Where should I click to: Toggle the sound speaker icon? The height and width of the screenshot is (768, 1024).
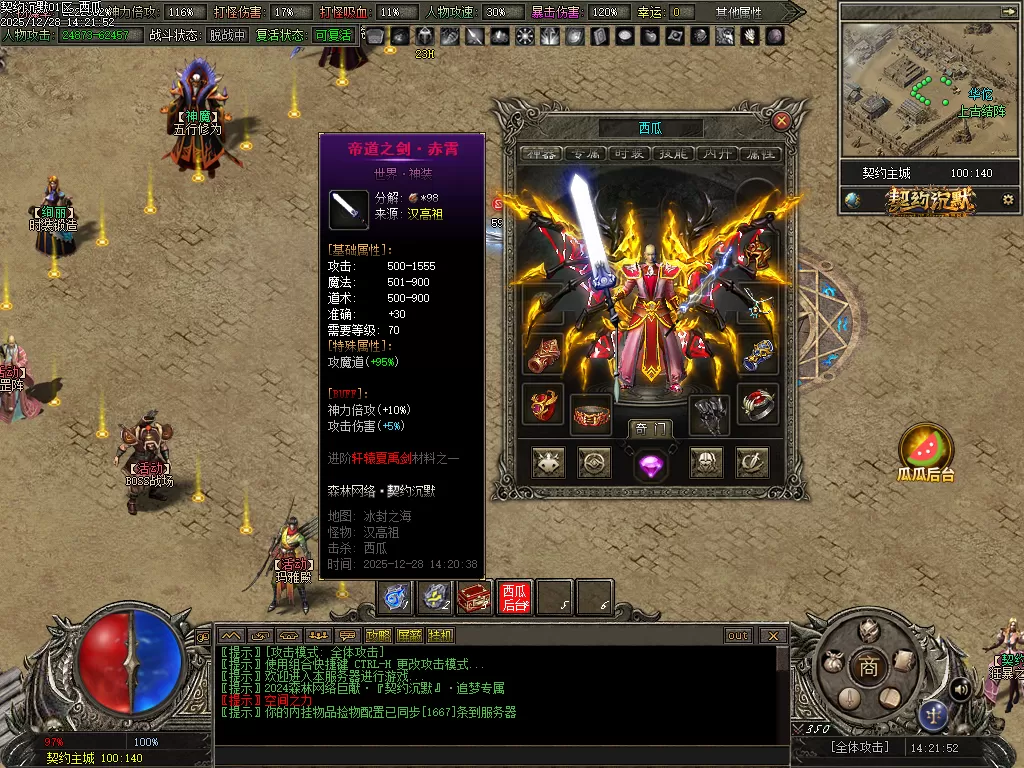[961, 688]
